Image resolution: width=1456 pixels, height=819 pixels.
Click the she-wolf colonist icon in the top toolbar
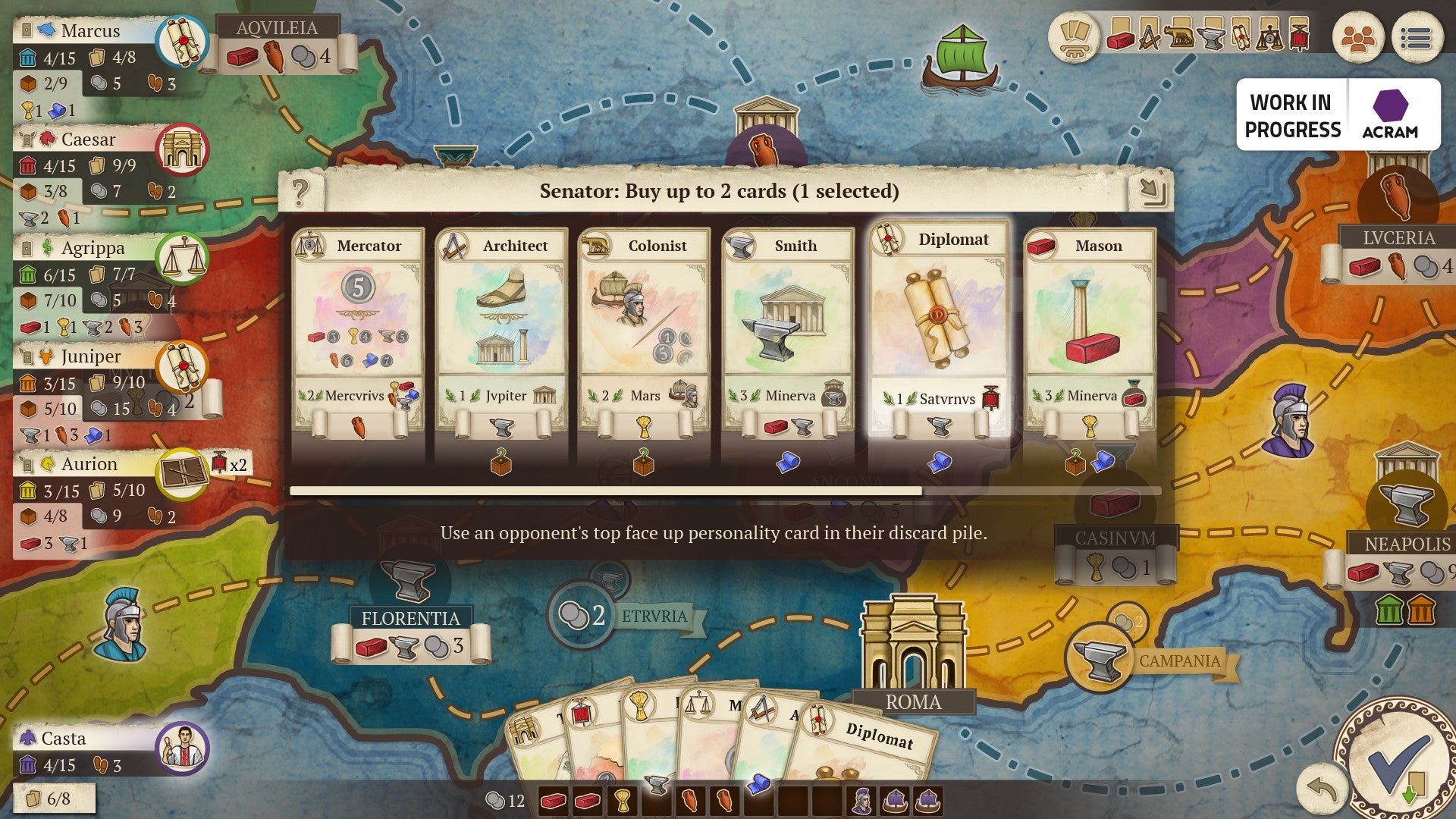click(x=1178, y=38)
